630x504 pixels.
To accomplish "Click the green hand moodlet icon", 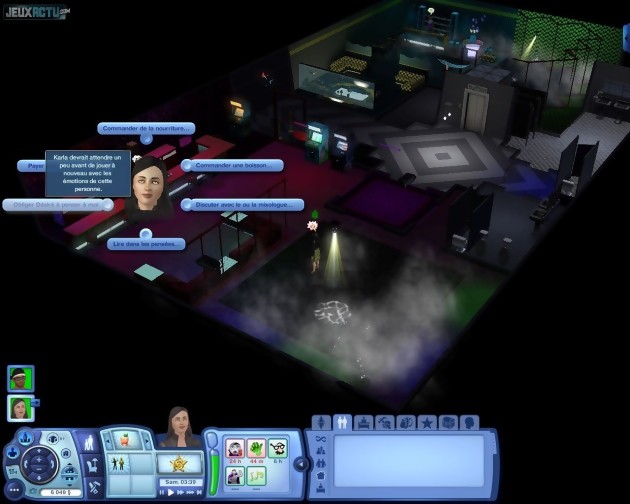I will pos(256,448).
